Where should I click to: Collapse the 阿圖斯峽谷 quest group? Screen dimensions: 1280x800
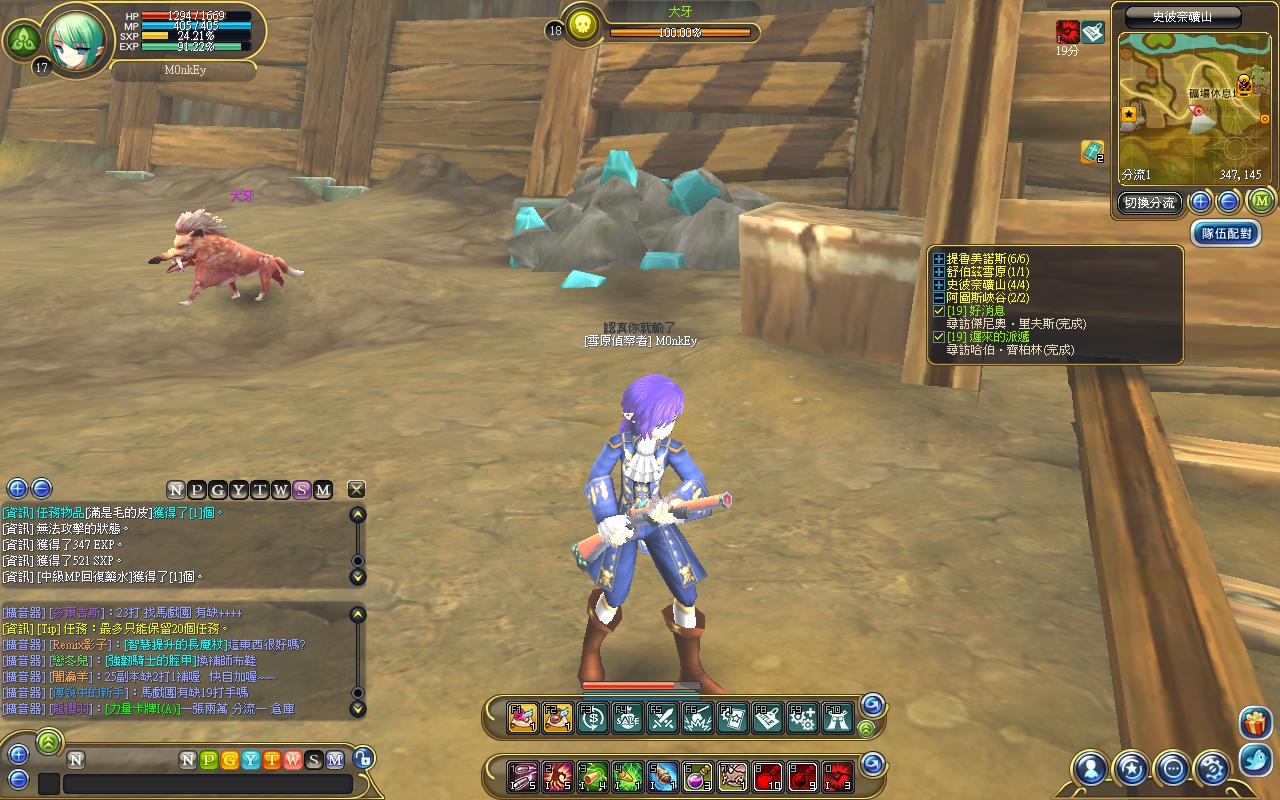pos(938,298)
